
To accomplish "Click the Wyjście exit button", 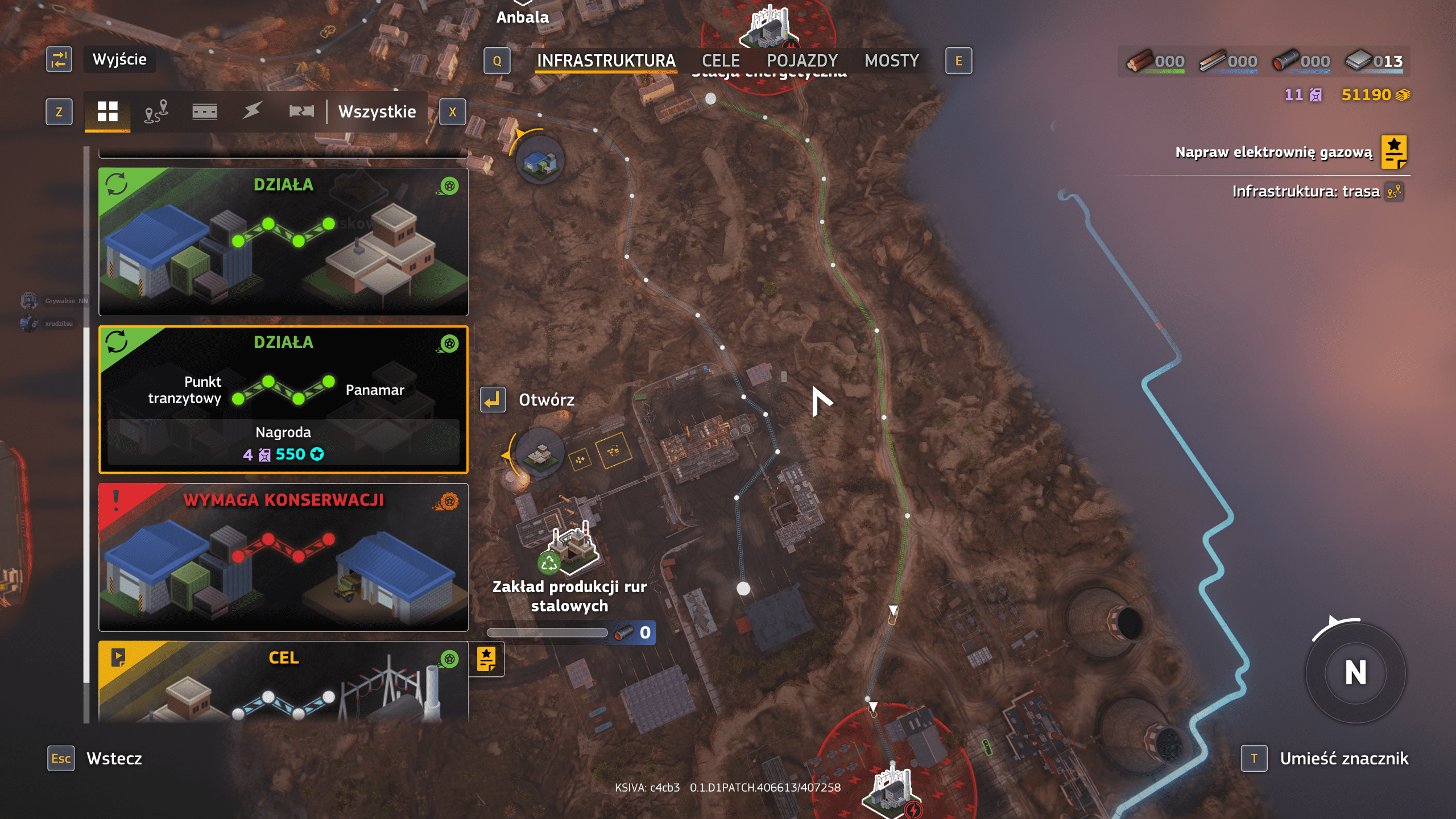I will point(119,60).
